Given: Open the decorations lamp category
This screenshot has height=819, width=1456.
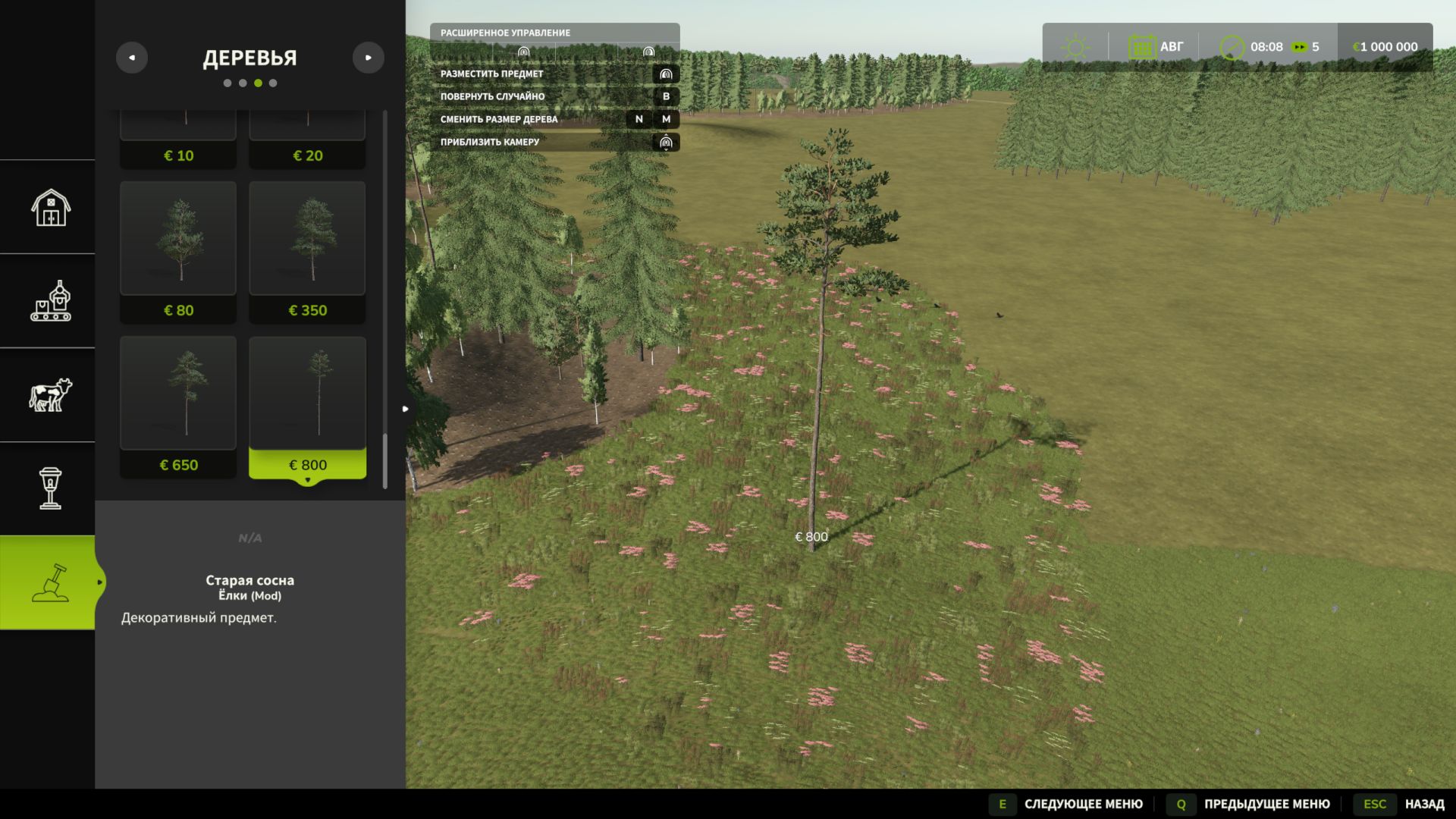Looking at the screenshot, I should (50, 488).
